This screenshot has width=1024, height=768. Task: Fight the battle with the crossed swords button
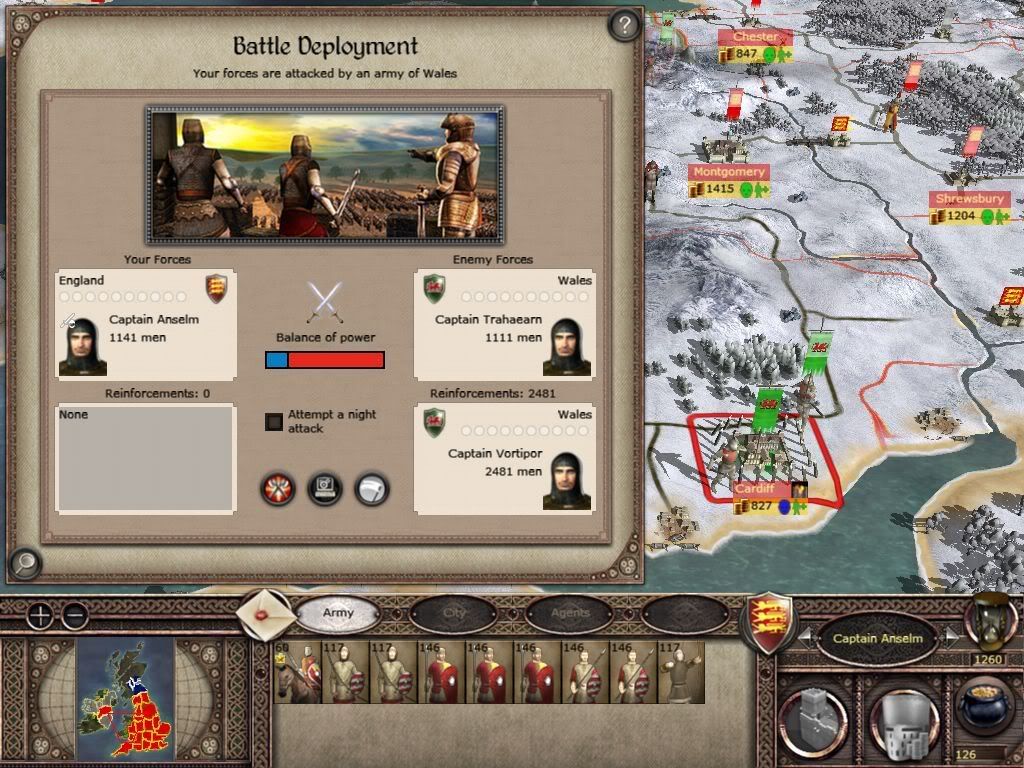pyautogui.click(x=277, y=489)
